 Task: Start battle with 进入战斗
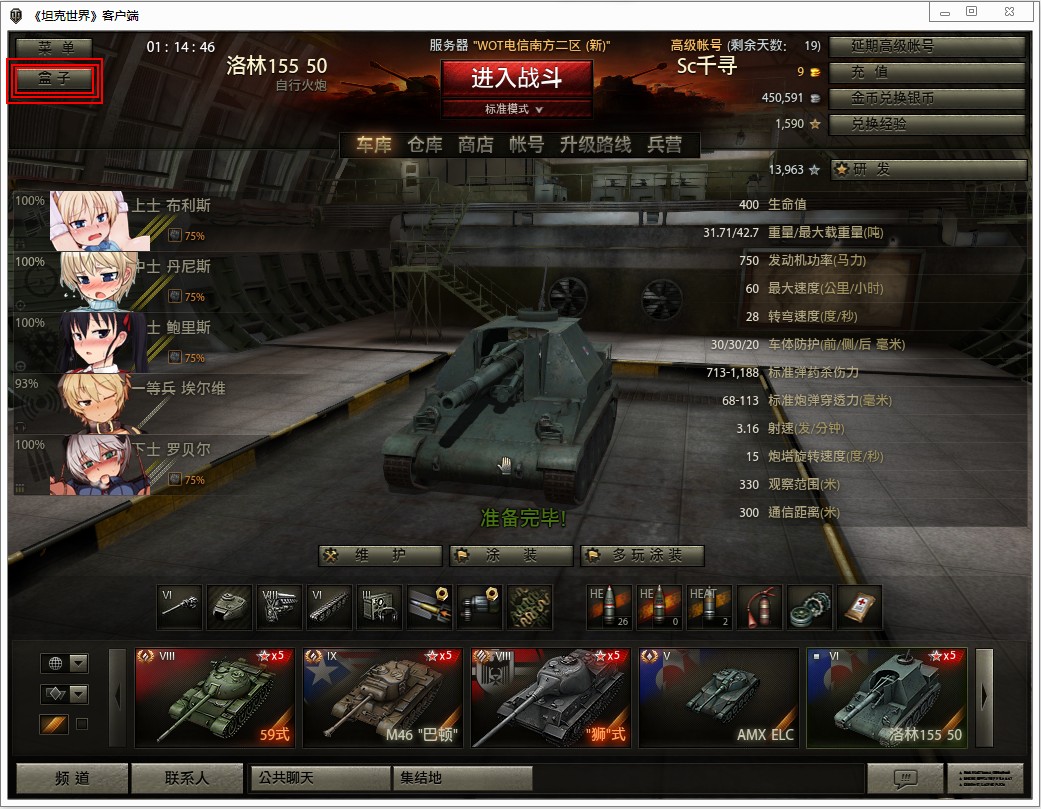coord(517,79)
